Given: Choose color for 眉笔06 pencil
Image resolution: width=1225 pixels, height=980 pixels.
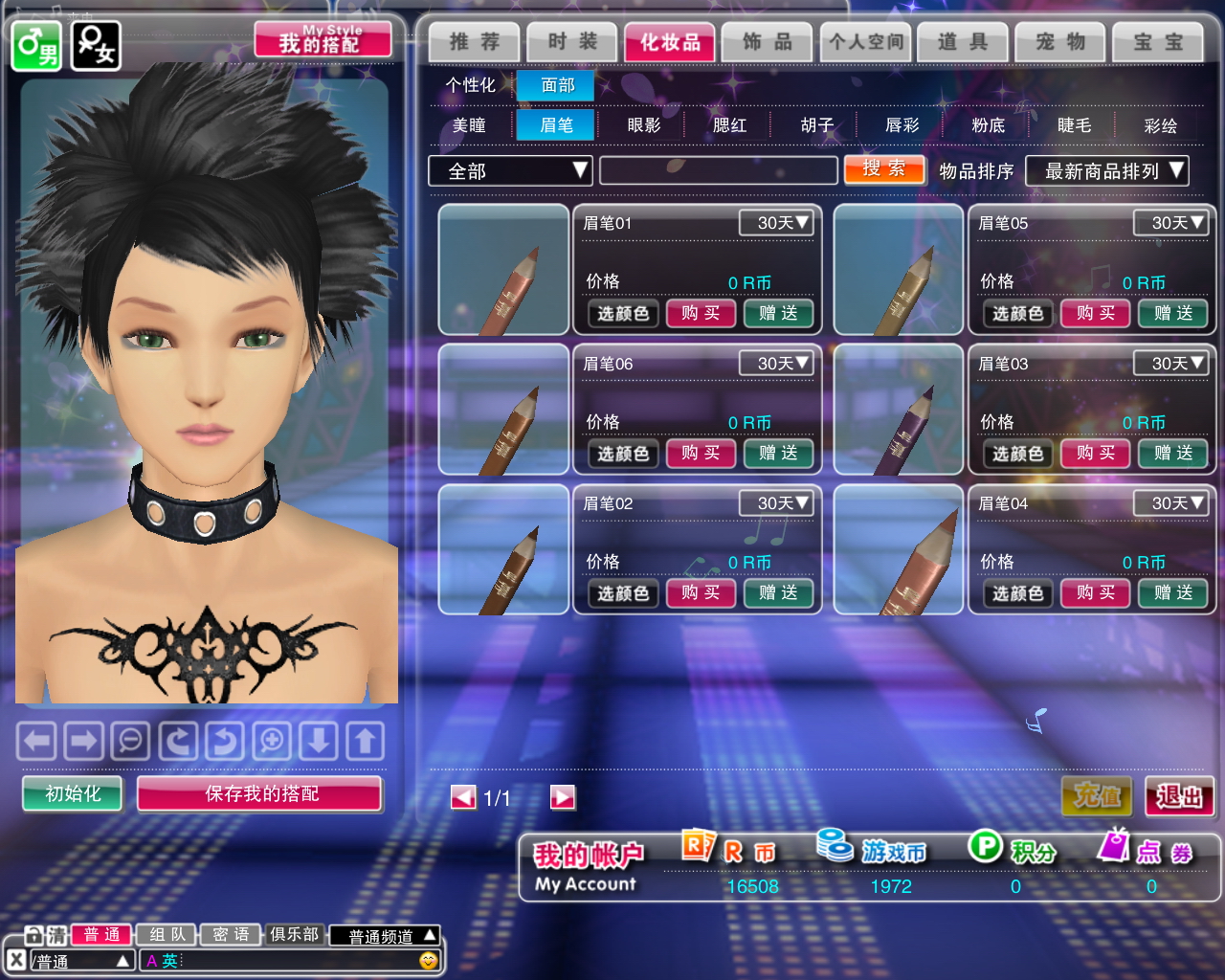Looking at the screenshot, I should (623, 454).
